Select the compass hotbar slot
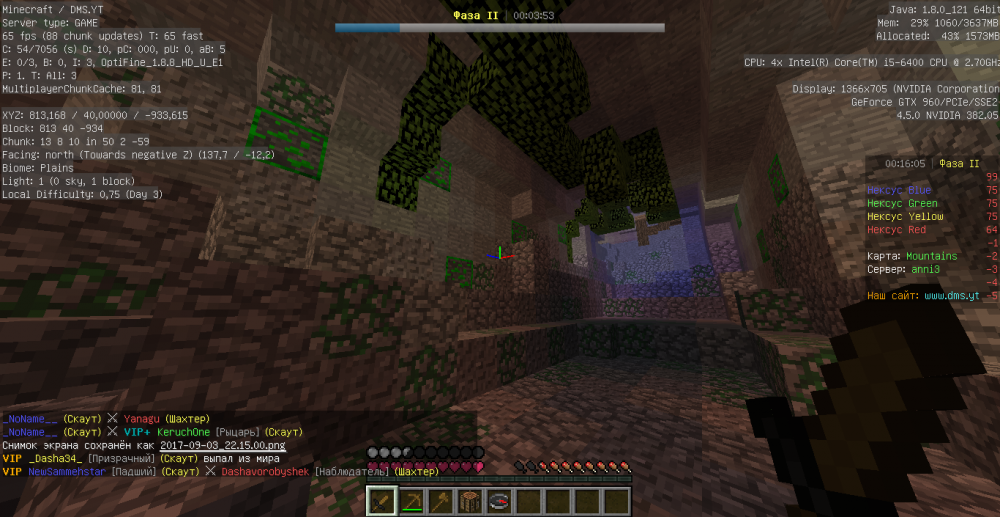 pos(499,501)
